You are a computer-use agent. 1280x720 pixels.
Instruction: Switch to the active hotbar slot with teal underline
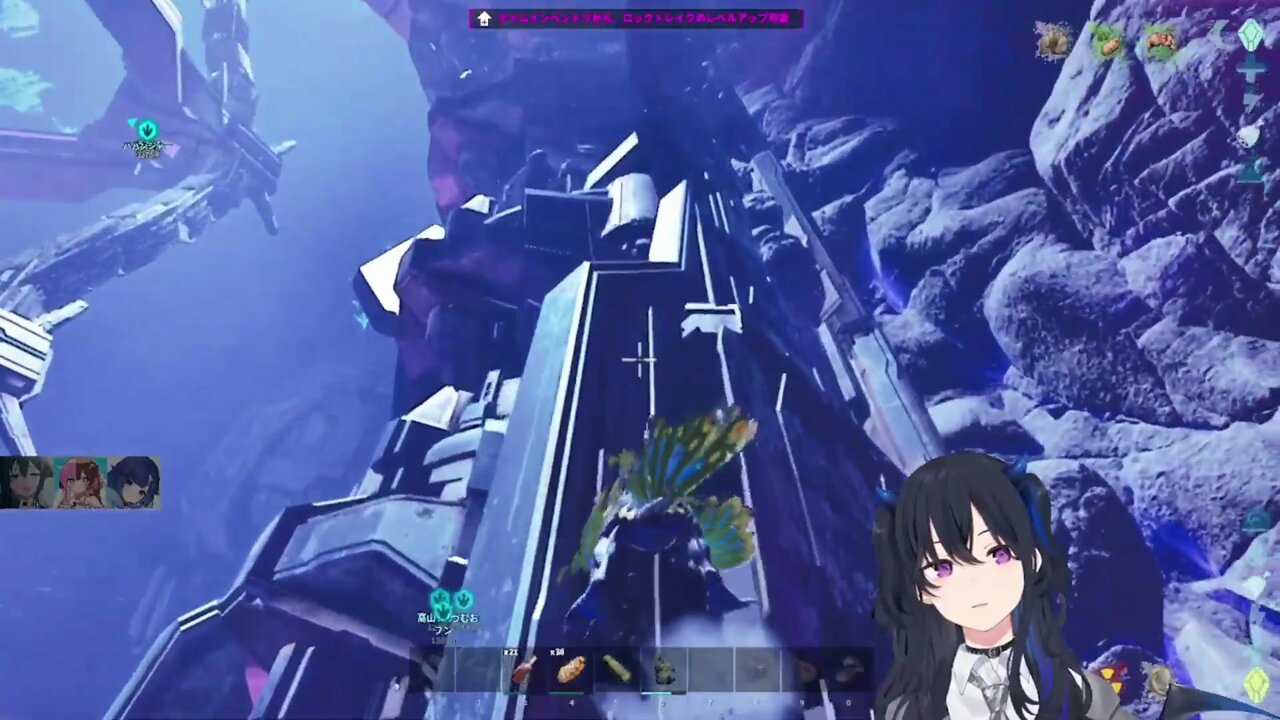click(662, 669)
